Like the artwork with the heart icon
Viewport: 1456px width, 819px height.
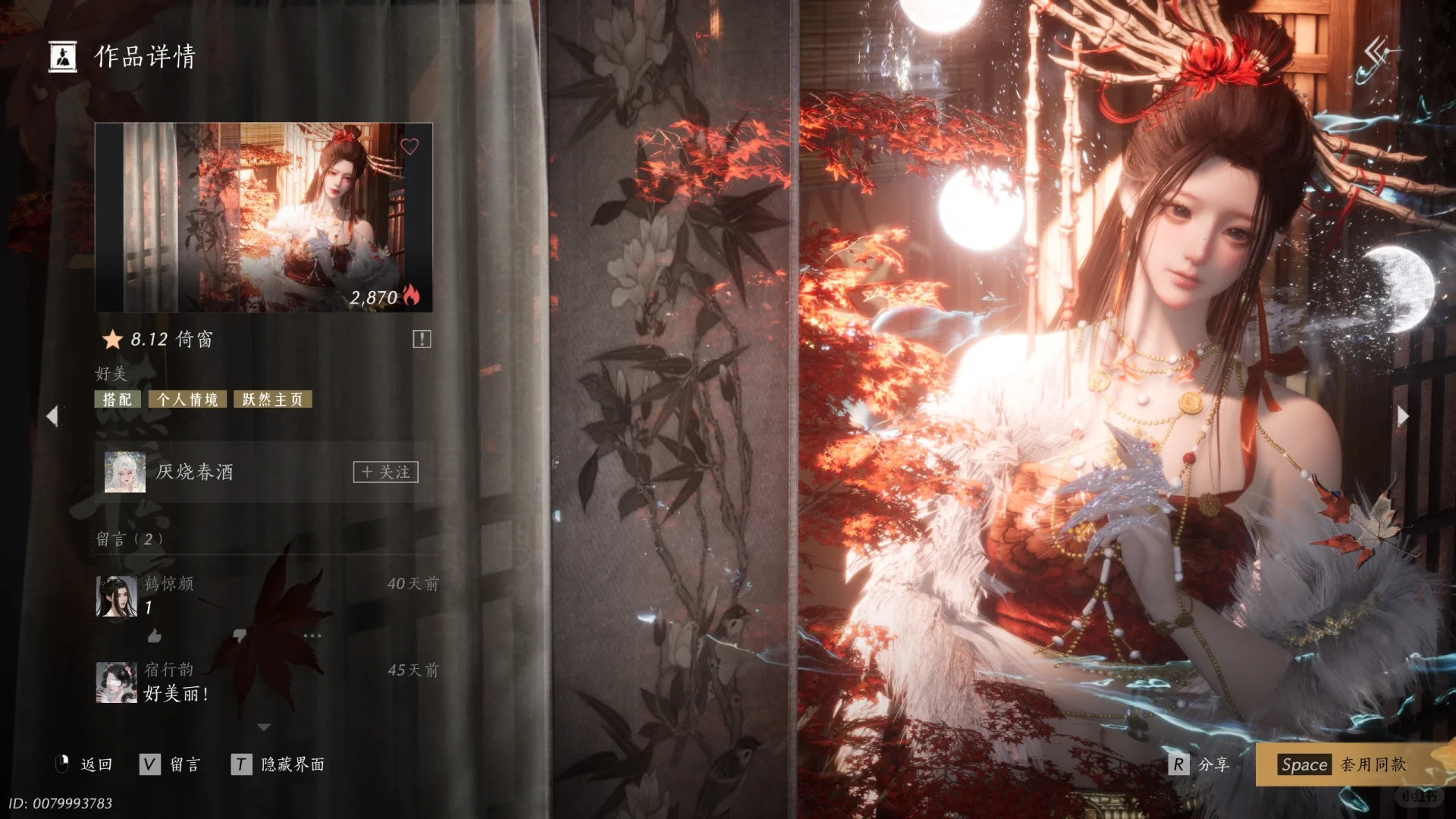[409, 146]
